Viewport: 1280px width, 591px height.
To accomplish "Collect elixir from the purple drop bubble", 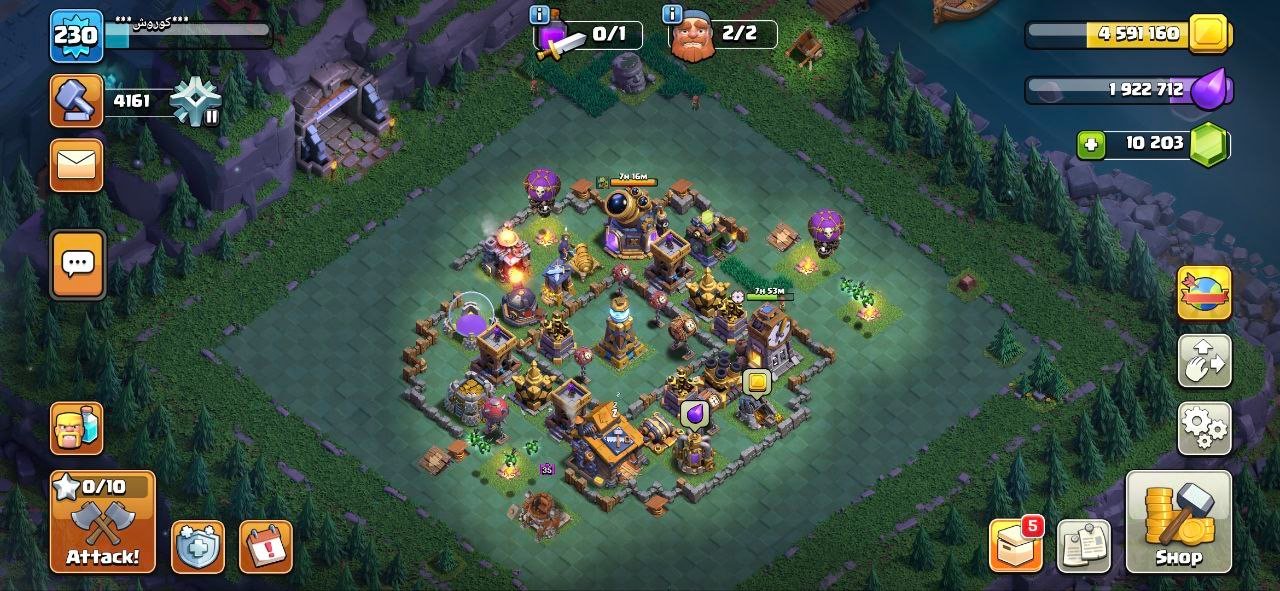I will (693, 413).
